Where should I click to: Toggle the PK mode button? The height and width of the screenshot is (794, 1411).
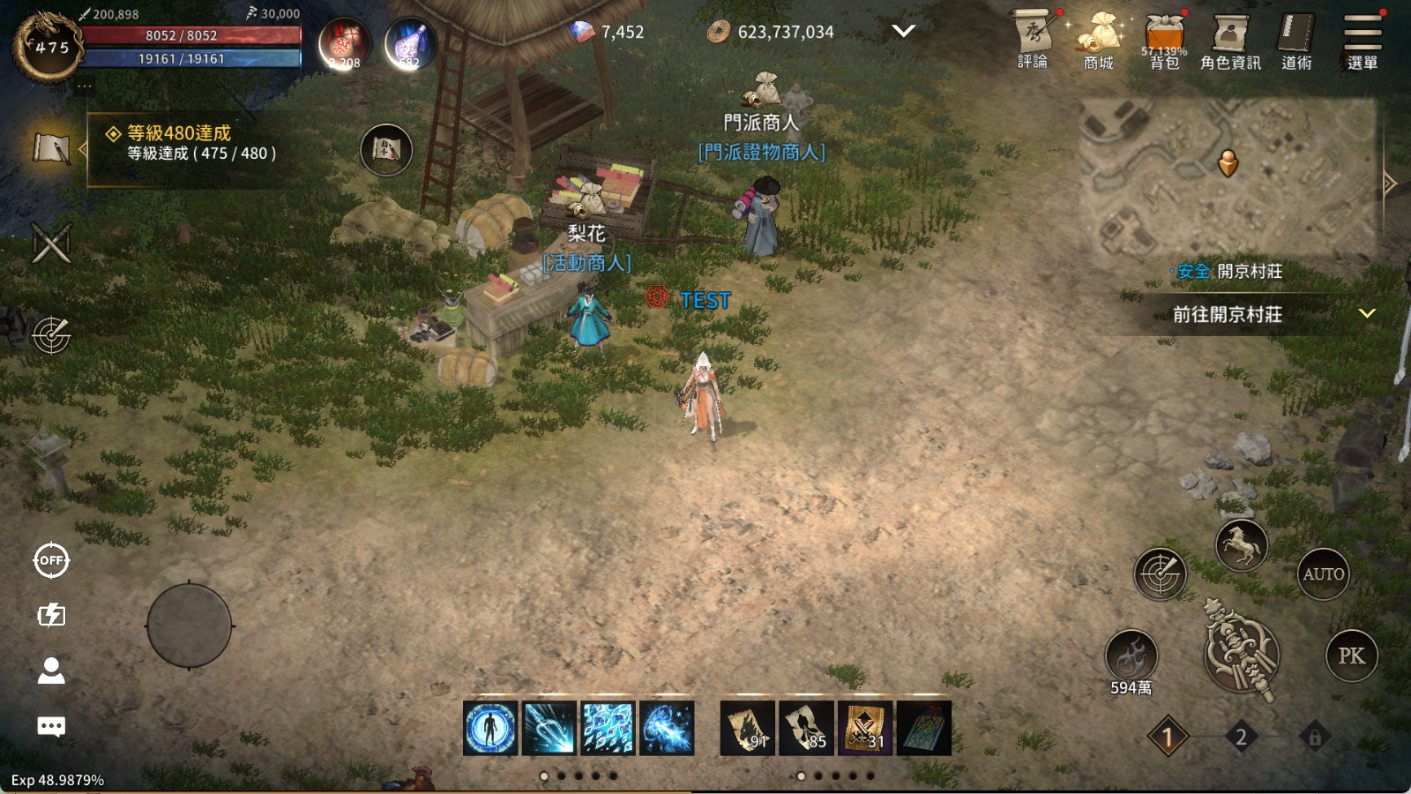[x=1351, y=656]
